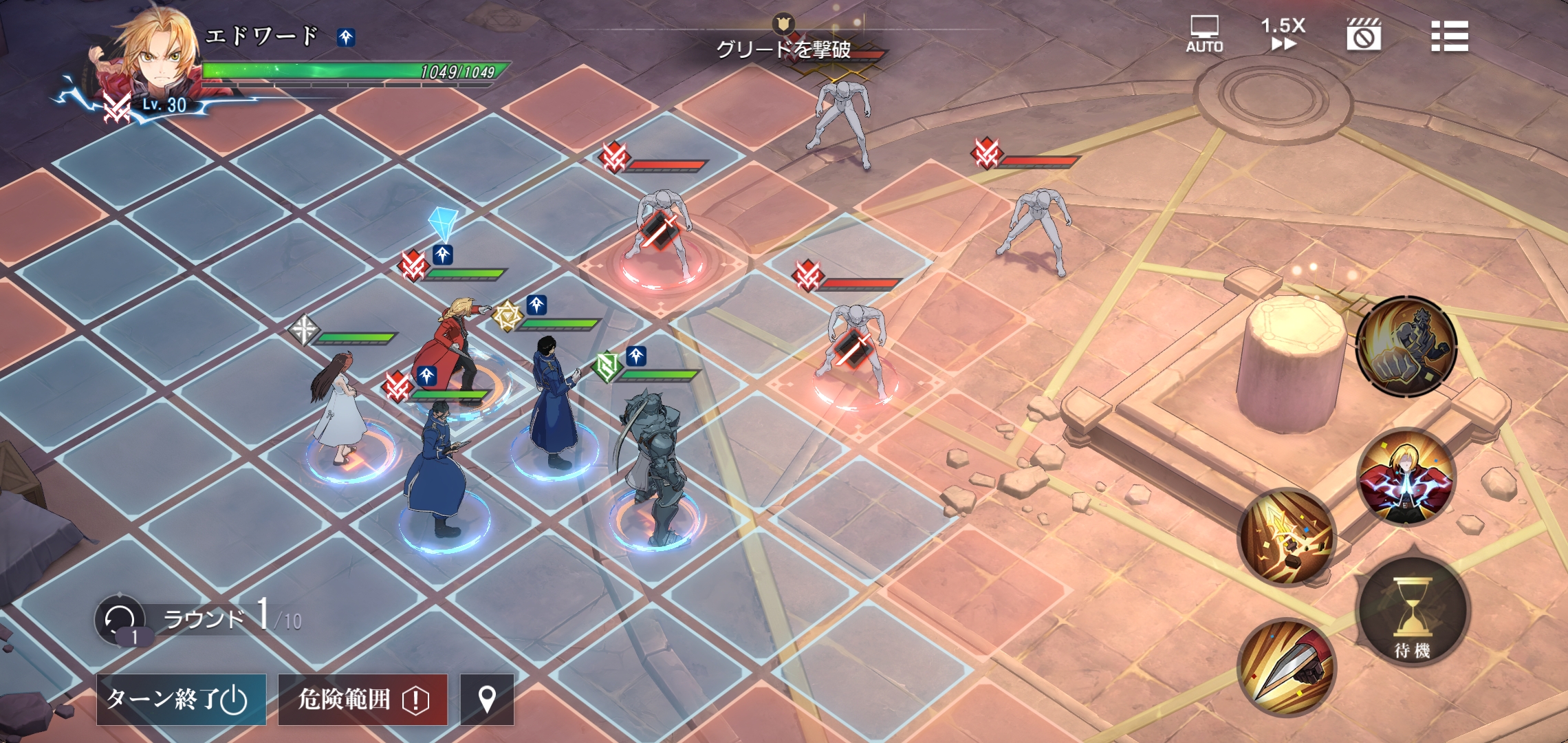This screenshot has height=743, width=1568.
Task: Click the map pin locator button
Action: [487, 699]
